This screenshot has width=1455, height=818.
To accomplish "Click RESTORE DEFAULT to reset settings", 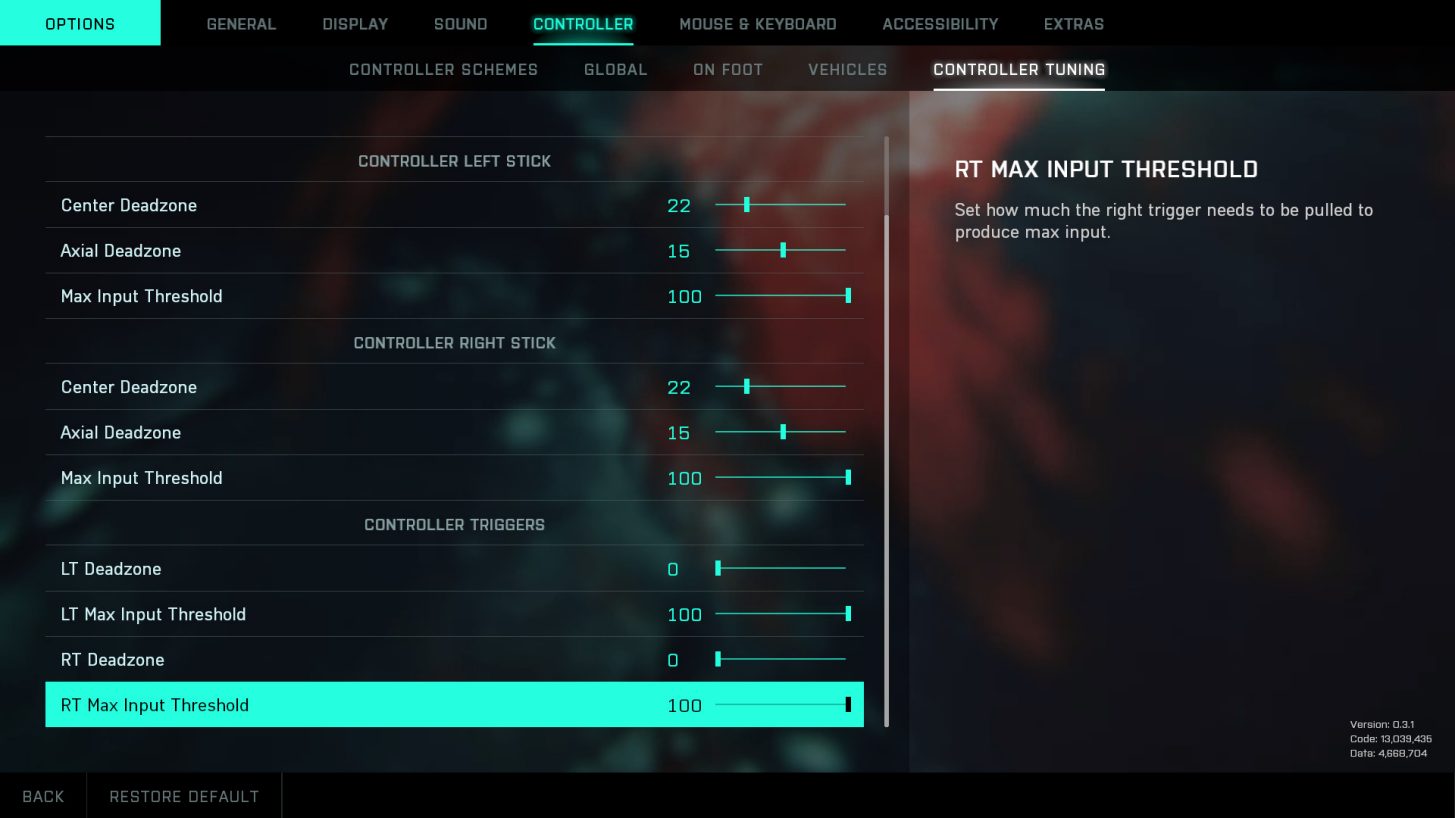I will pos(184,795).
